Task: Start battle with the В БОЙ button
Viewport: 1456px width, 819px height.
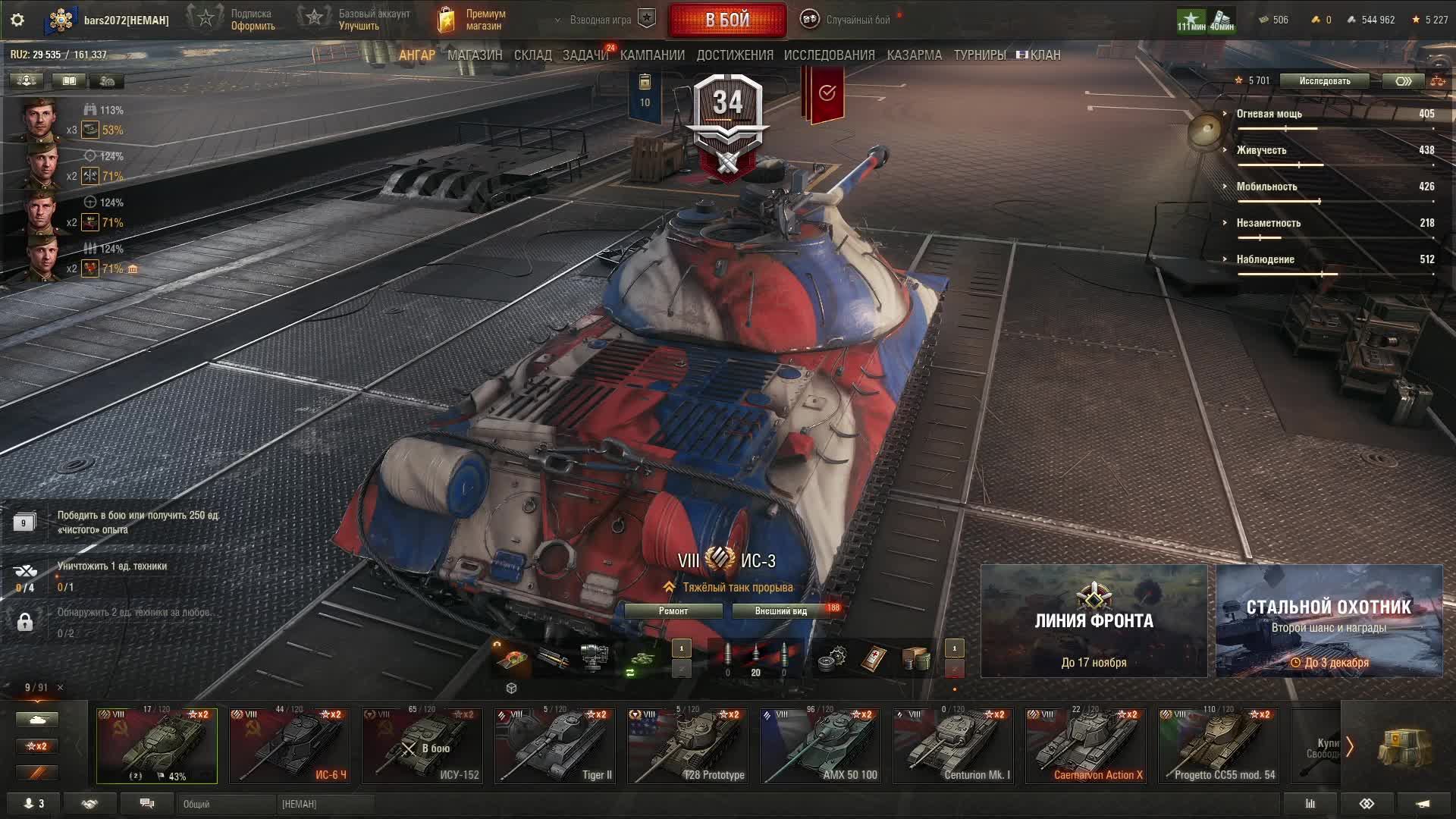Action: pyautogui.click(x=727, y=20)
